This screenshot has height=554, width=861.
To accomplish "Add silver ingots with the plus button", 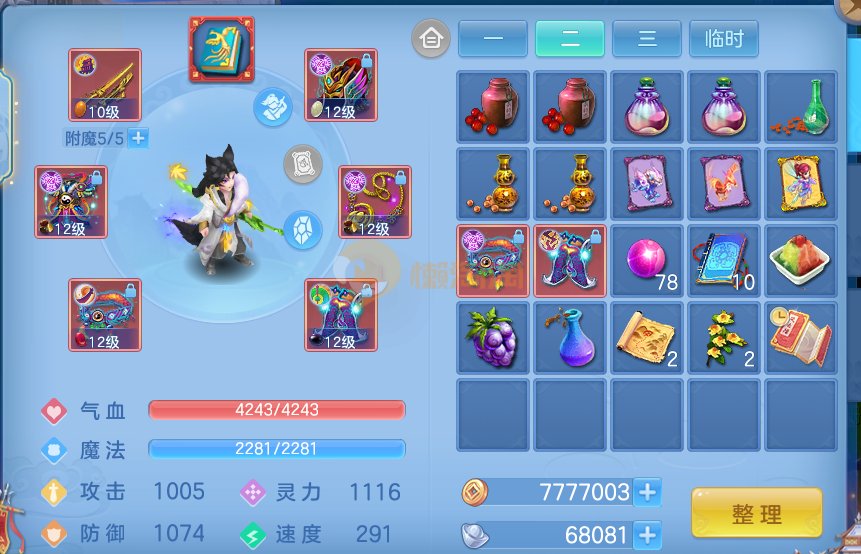I will pyautogui.click(x=647, y=534).
